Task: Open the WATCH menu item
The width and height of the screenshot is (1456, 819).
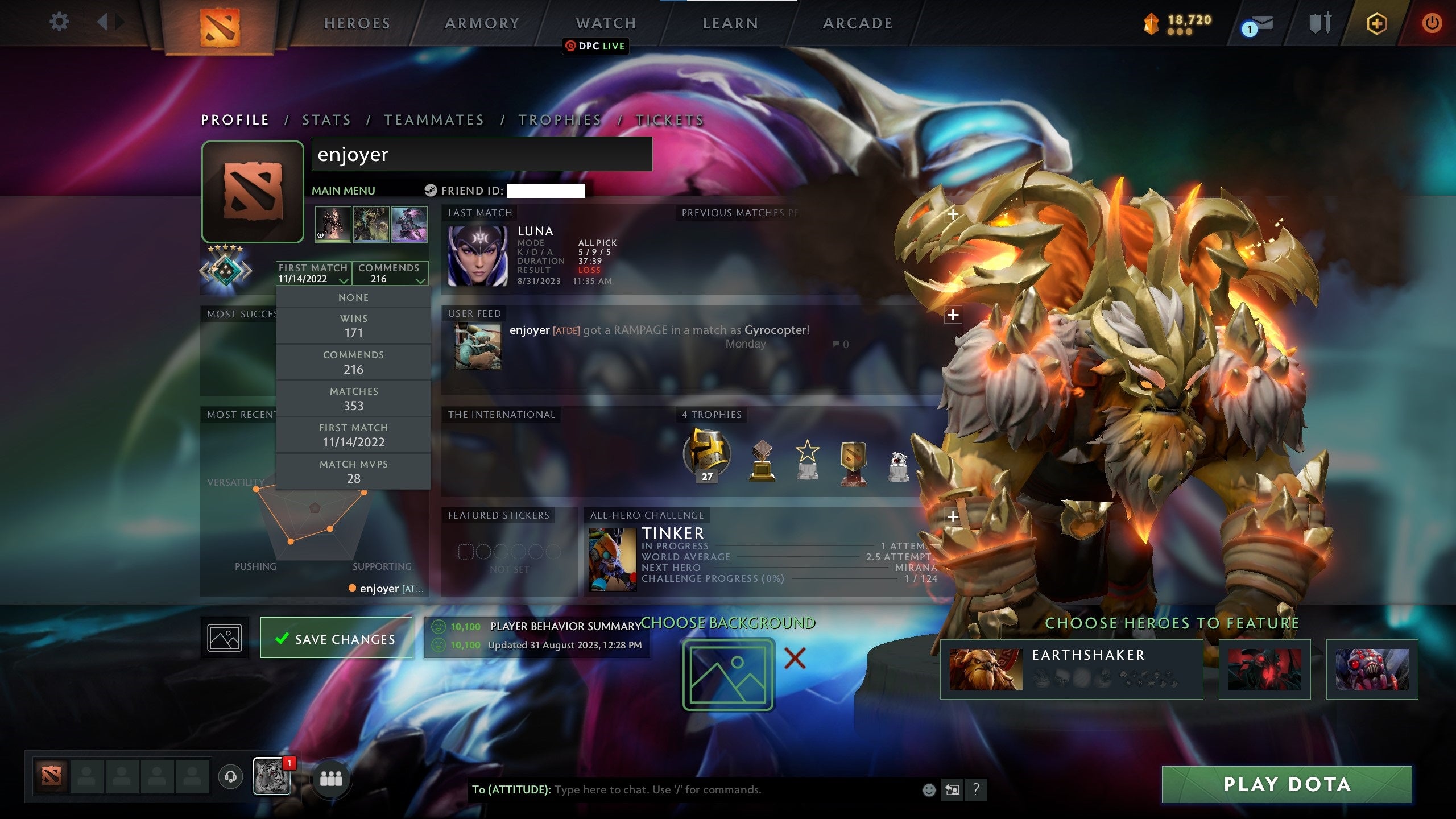Action: tap(605, 23)
